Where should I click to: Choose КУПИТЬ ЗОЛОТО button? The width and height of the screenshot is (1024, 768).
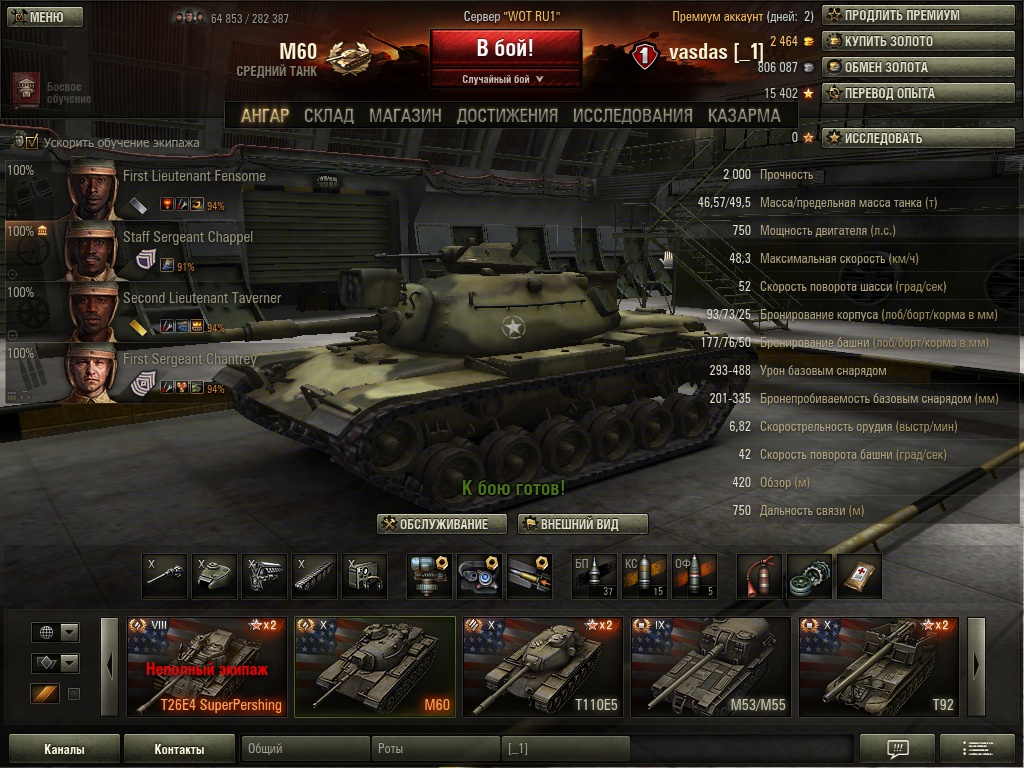click(890, 42)
